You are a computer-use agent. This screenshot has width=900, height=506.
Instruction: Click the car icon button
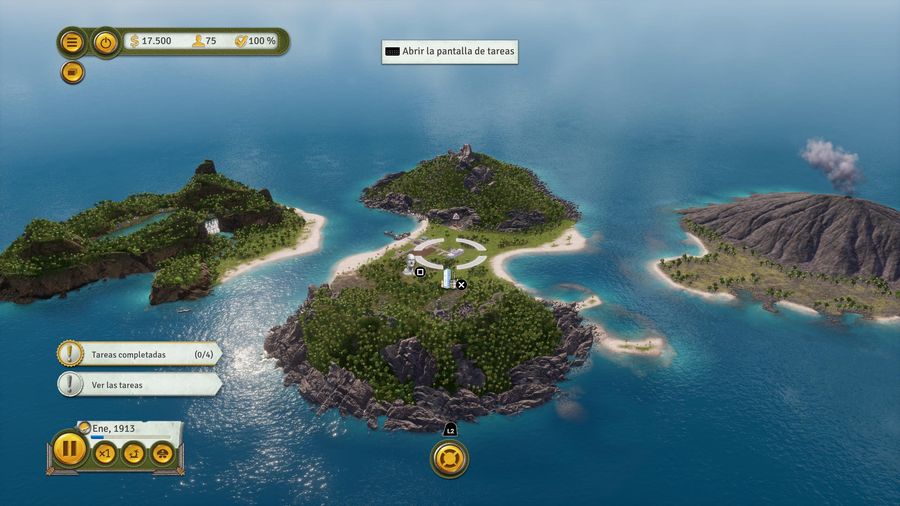[x=161, y=454]
